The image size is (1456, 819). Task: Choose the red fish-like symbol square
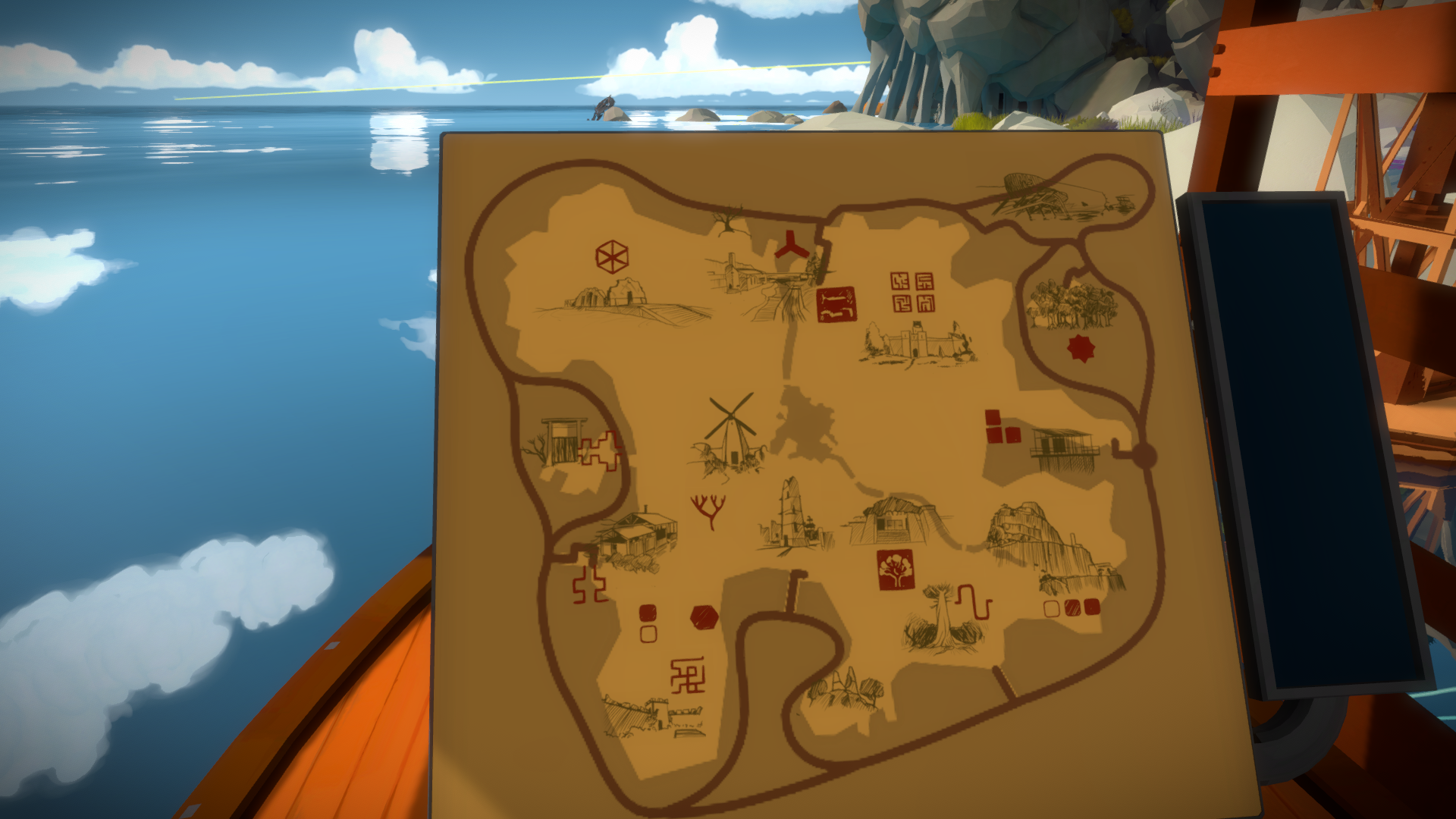836,304
